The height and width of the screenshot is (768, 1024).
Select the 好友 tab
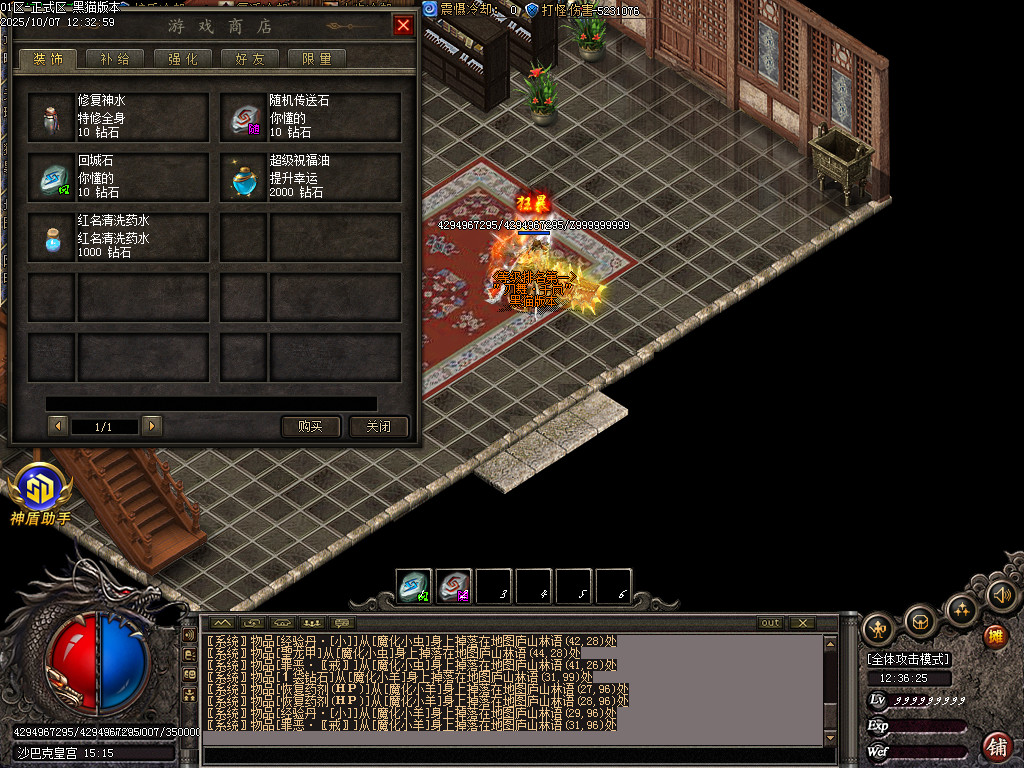249,59
